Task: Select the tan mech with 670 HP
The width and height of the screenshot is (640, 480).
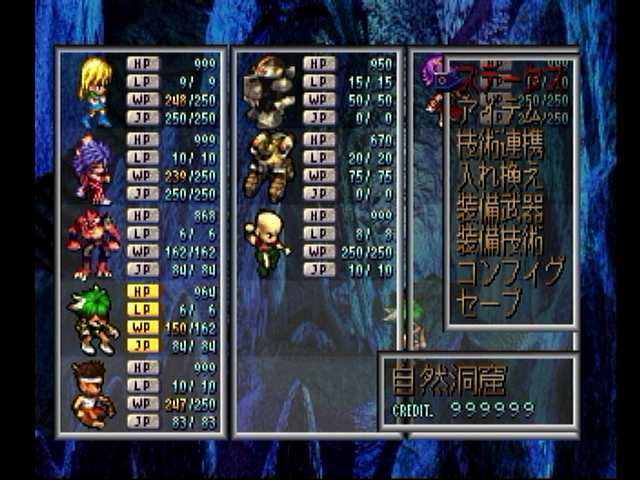Action: 269,167
